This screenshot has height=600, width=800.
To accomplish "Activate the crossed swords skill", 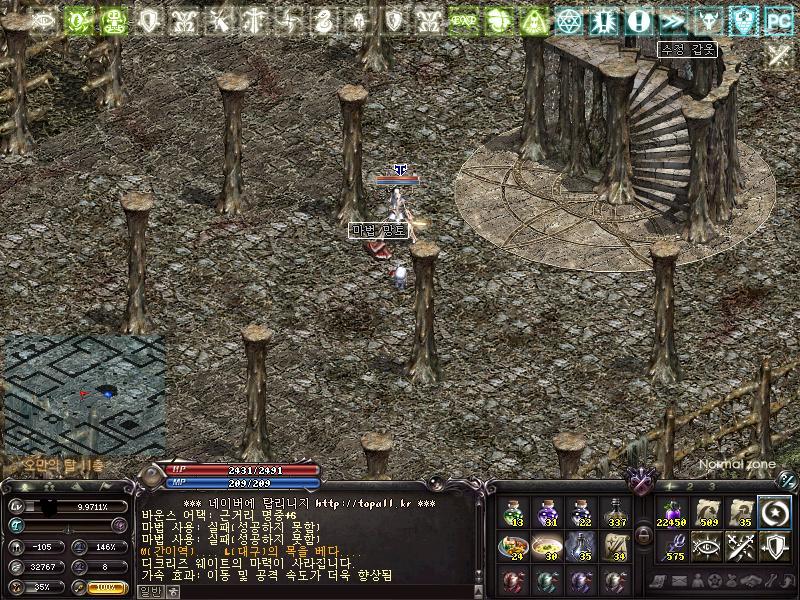I will [740, 547].
